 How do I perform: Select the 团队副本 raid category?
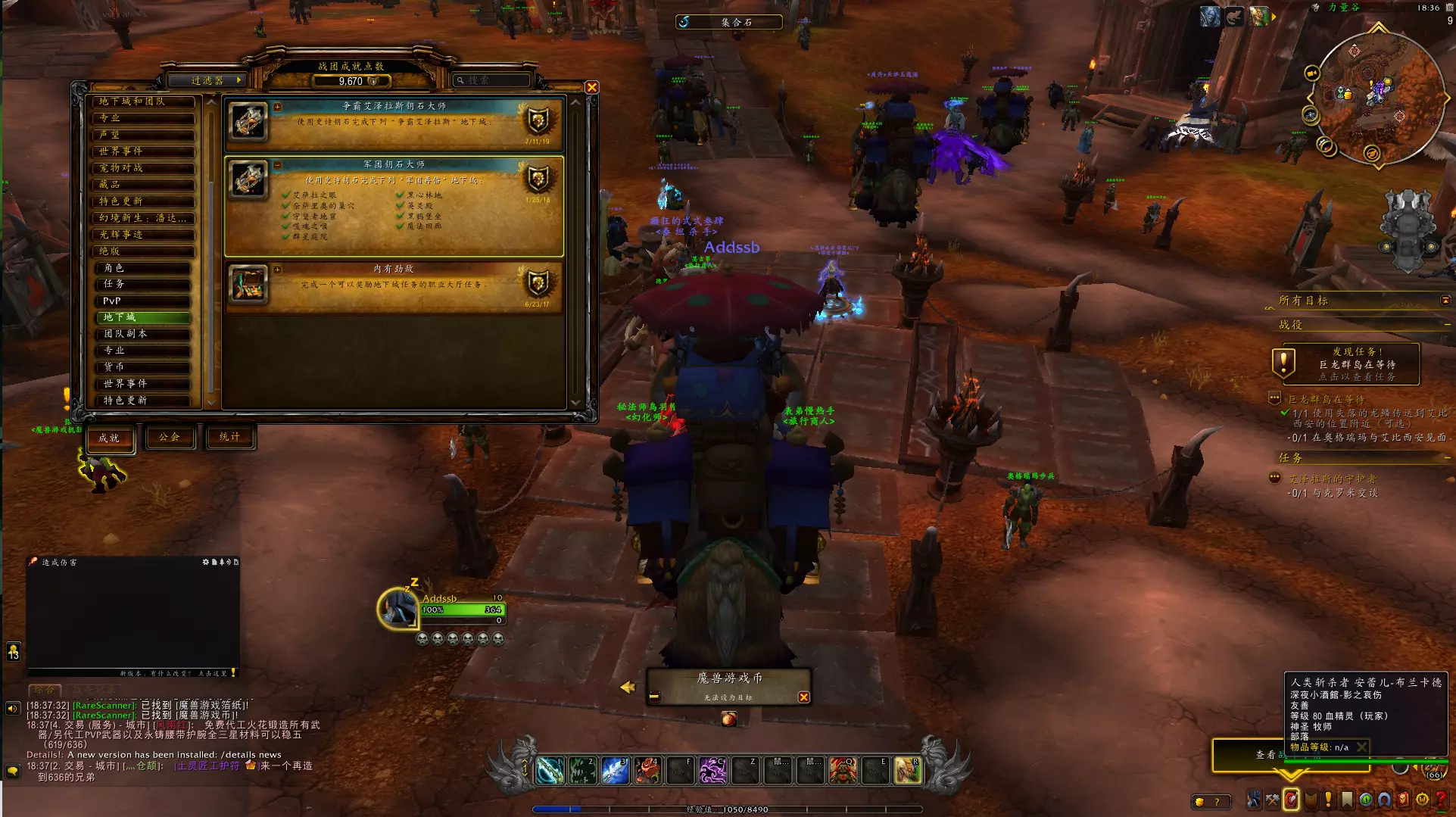(142, 334)
